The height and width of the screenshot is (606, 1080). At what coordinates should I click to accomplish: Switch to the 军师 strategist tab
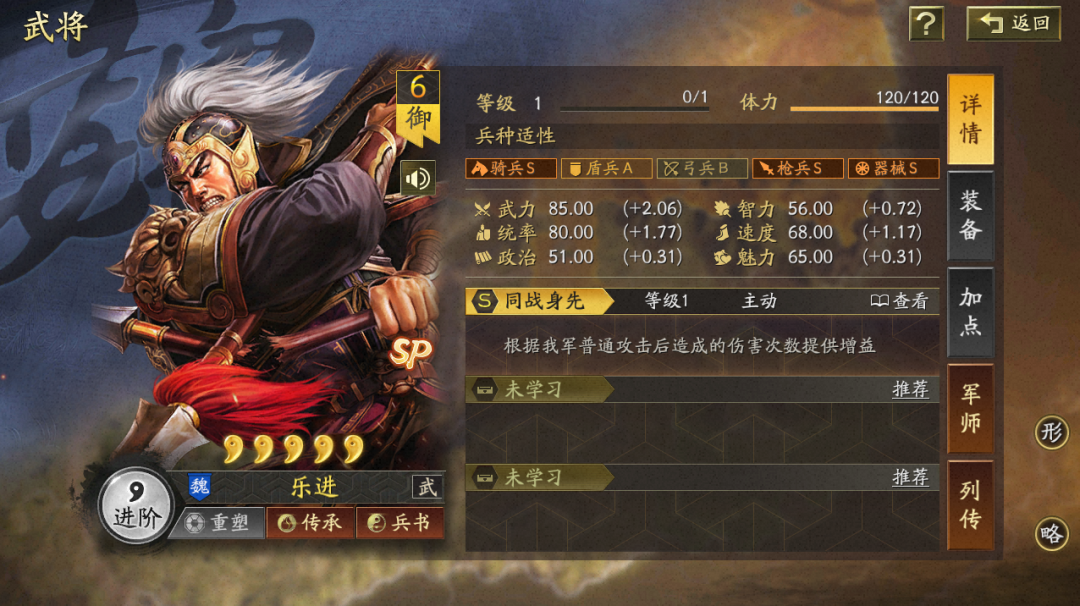coord(970,407)
